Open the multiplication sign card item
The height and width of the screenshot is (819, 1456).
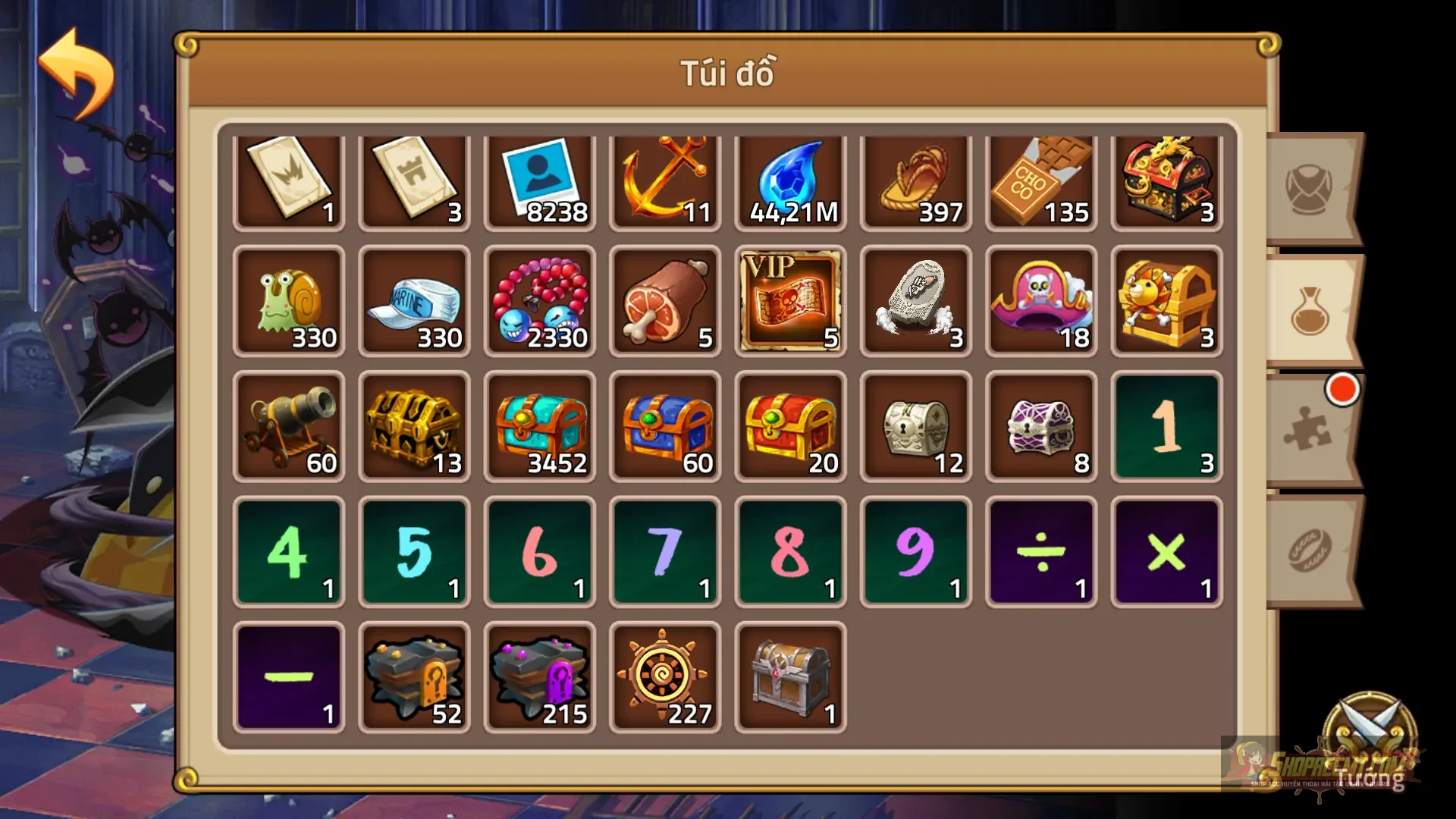click(x=1166, y=552)
